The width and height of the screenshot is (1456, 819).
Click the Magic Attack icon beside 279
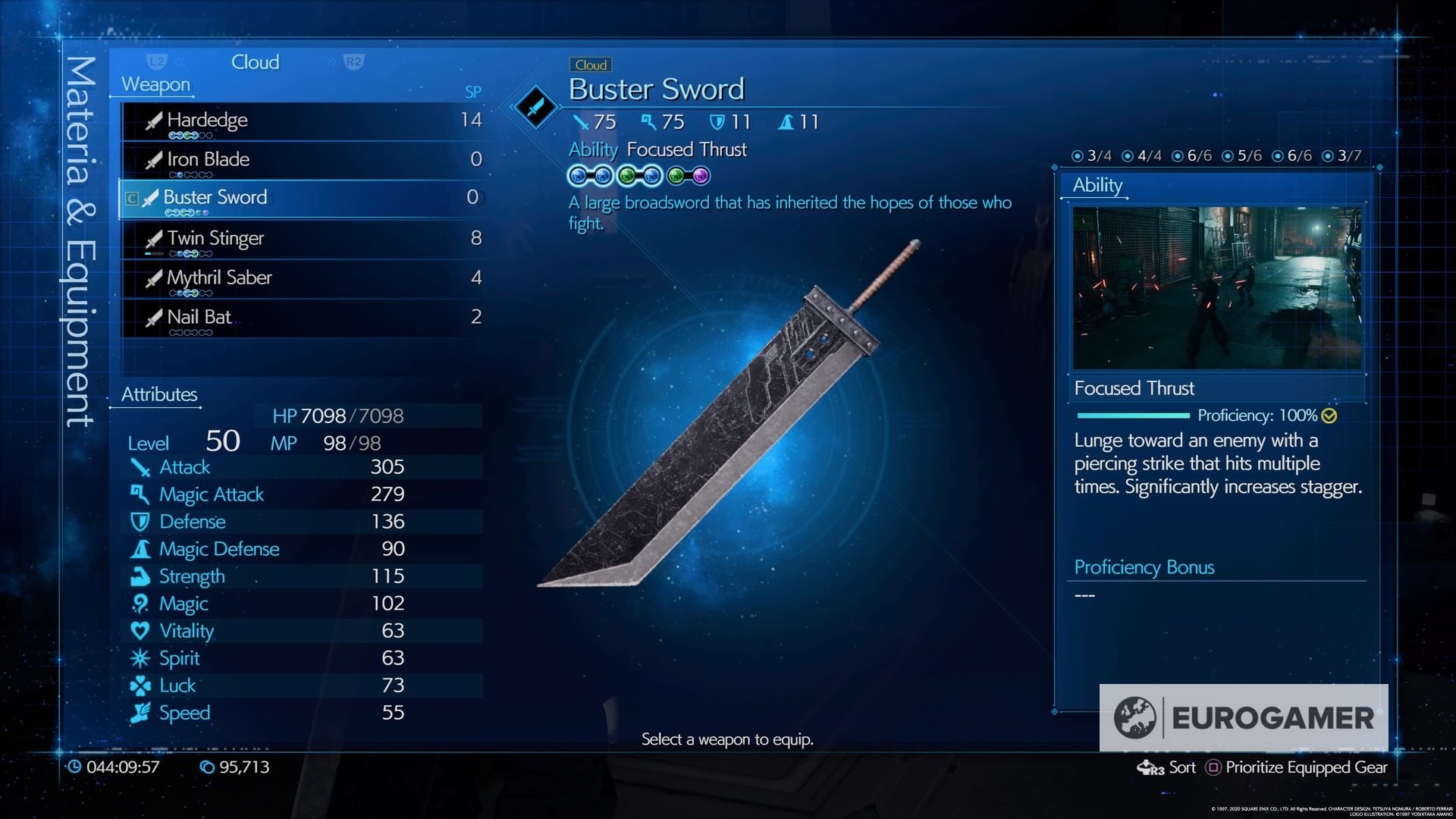coord(140,494)
